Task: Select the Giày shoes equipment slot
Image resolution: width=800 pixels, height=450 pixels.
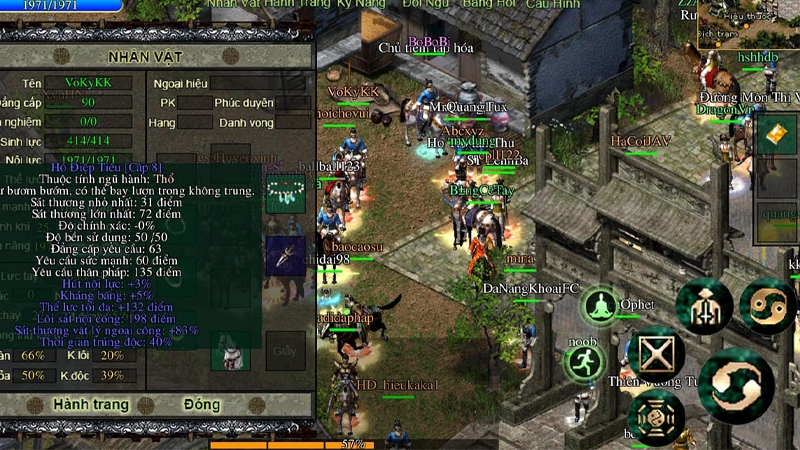Action: coord(285,350)
